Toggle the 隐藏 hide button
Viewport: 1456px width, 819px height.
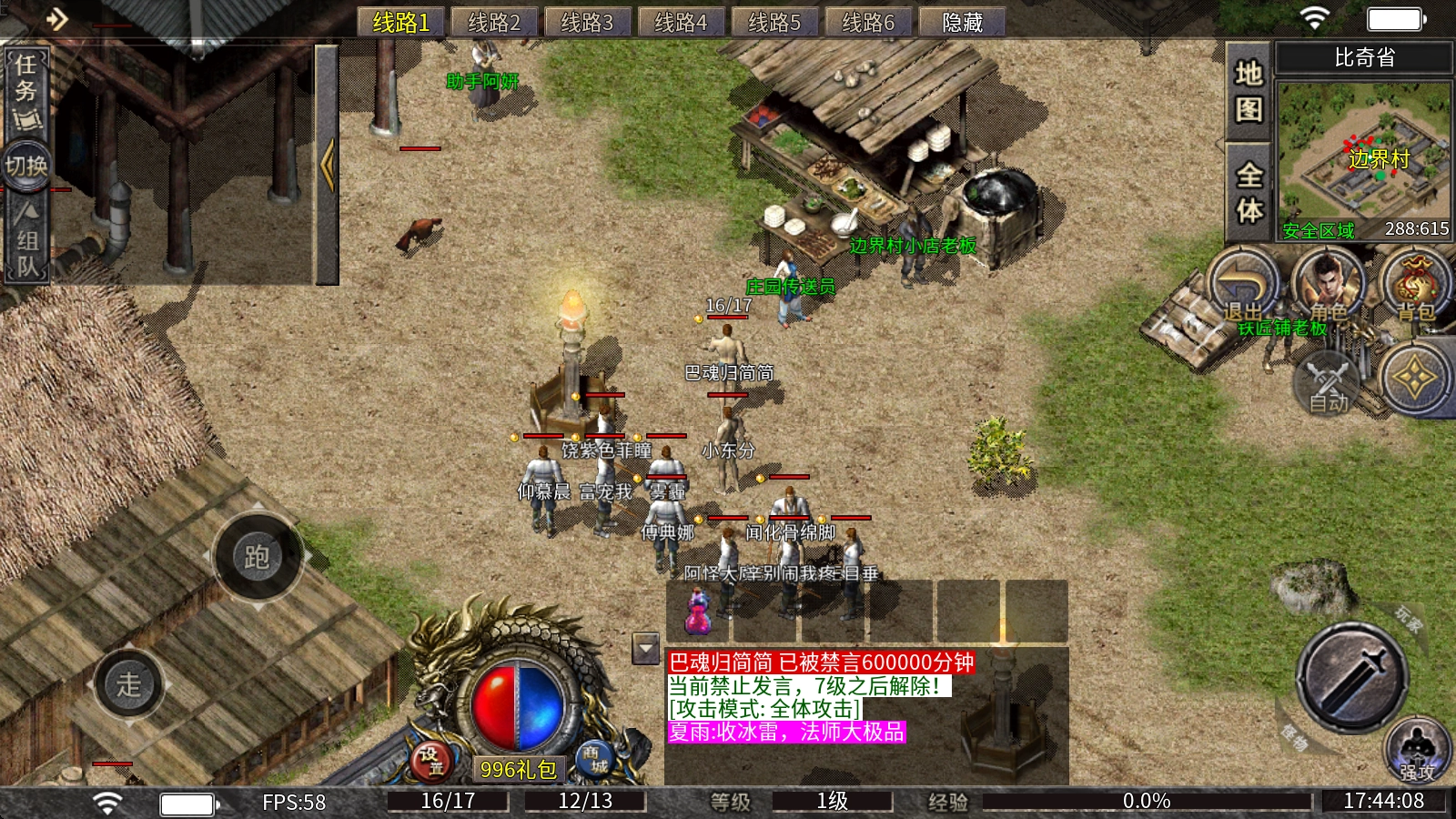pyautogui.click(x=962, y=22)
